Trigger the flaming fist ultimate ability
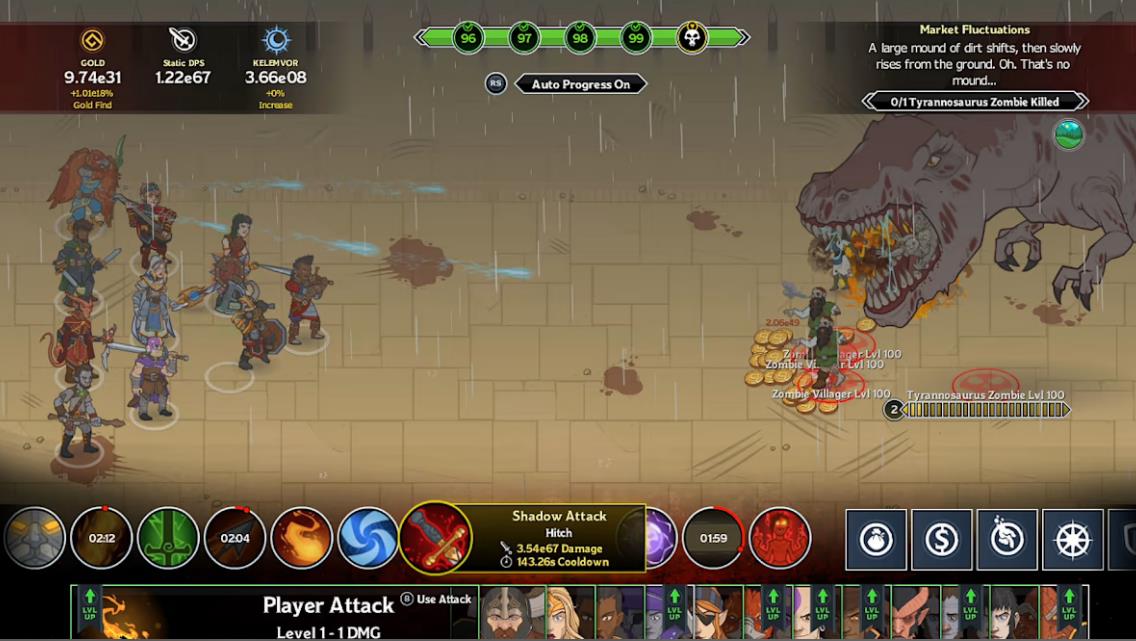 [x=302, y=538]
